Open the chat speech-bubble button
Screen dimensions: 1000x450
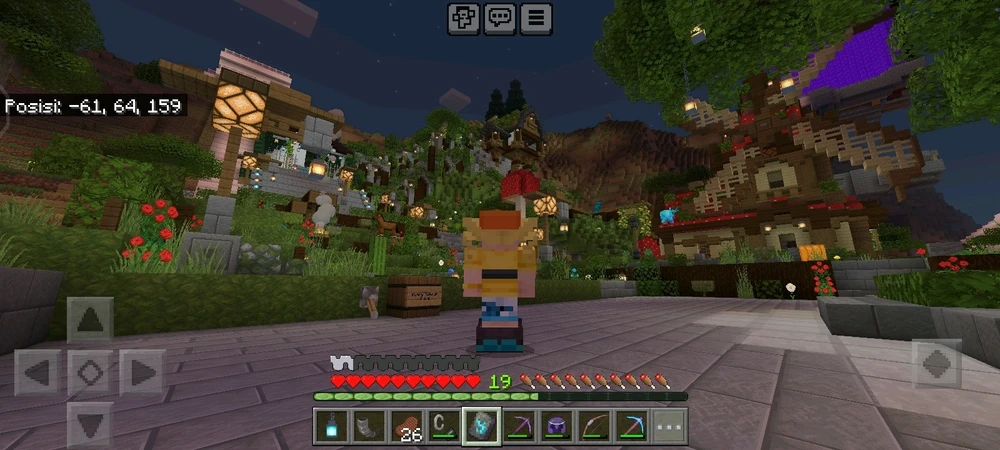click(x=499, y=18)
